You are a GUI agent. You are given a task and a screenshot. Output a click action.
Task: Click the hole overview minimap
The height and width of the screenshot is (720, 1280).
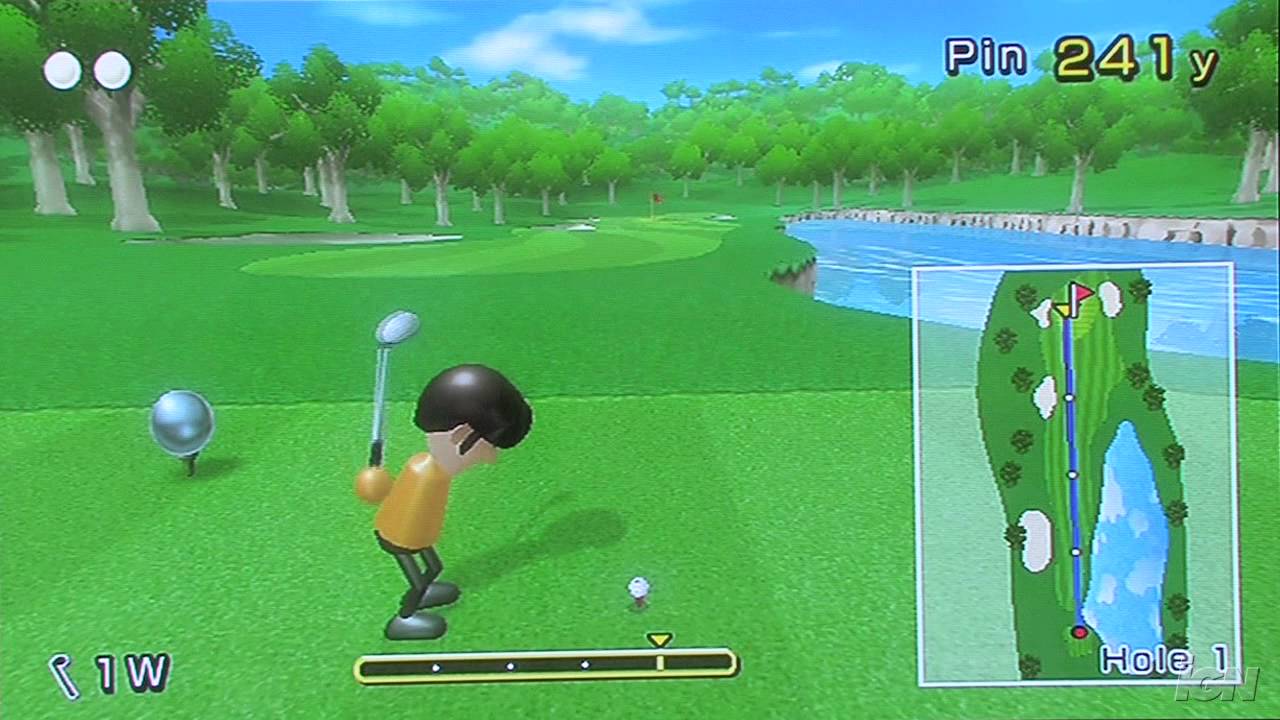pyautogui.click(x=1075, y=474)
